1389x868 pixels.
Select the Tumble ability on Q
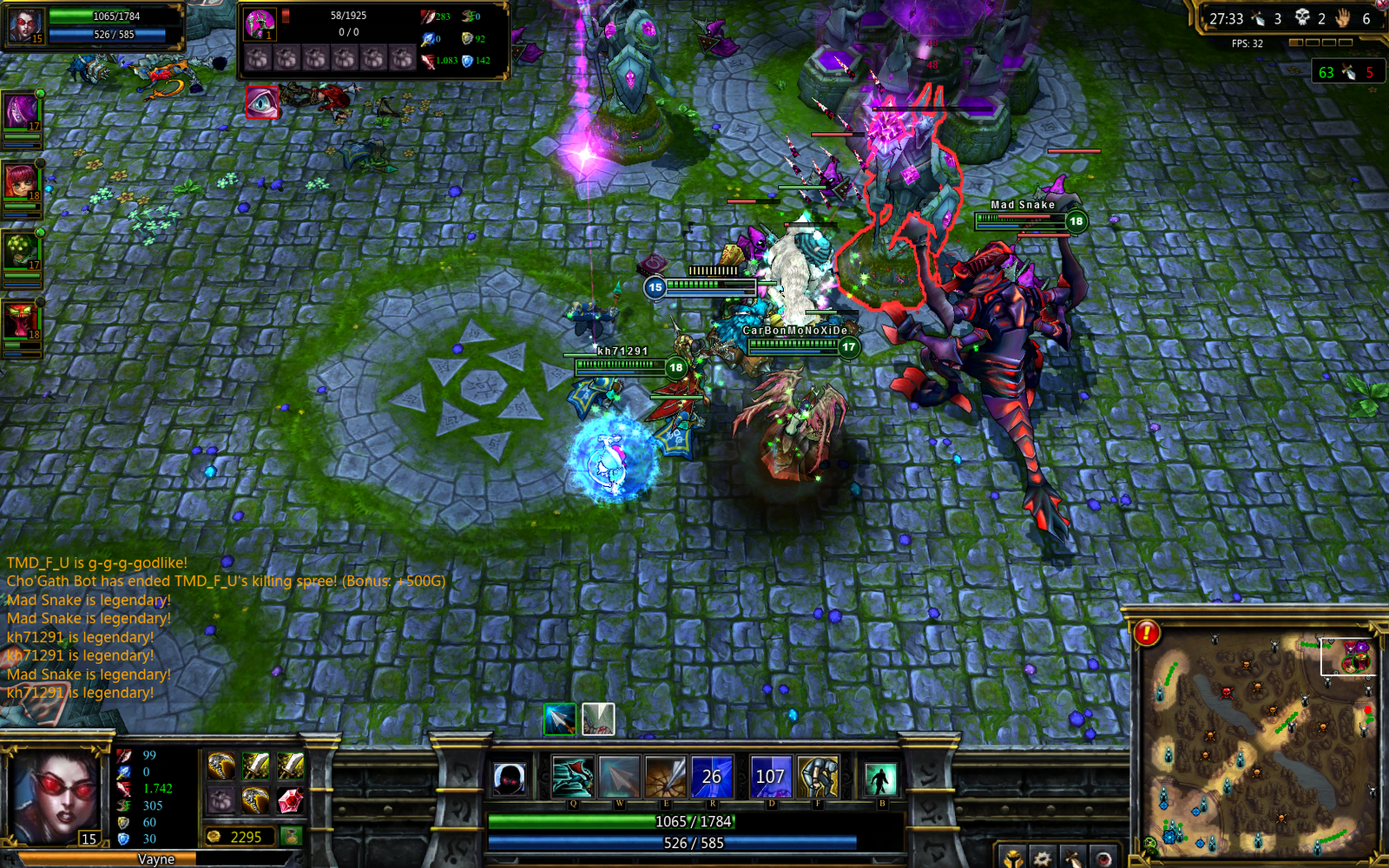pyautogui.click(x=574, y=776)
